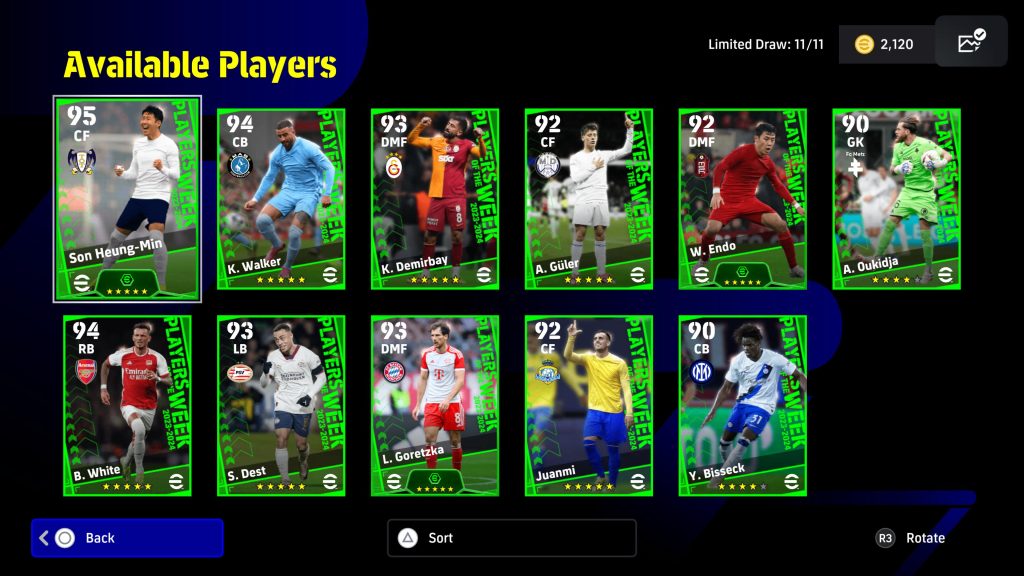Screen dimensions: 1024x576
Task: Select A. Güler's card
Action: click(589, 198)
